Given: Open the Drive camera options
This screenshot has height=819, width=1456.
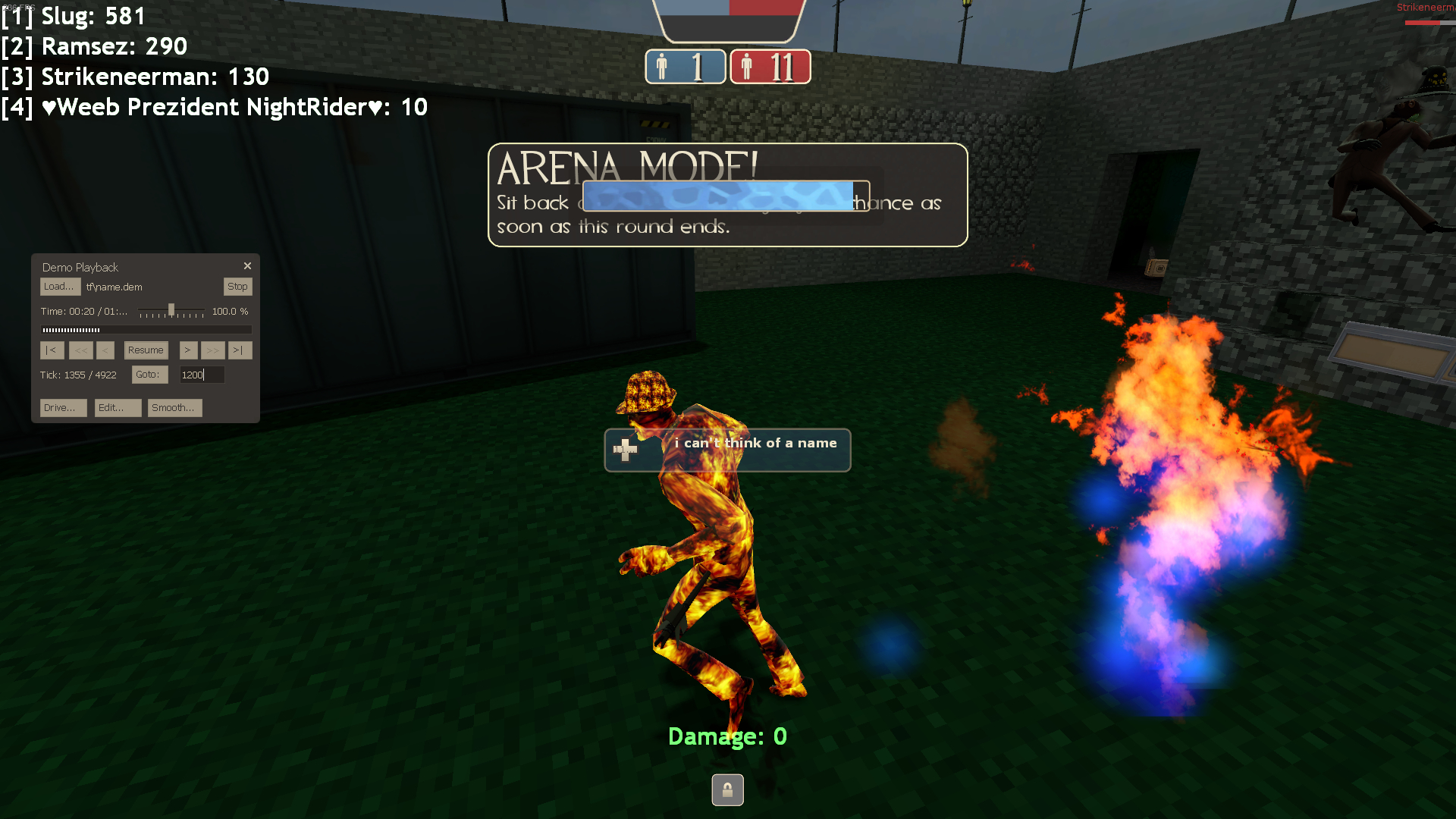Looking at the screenshot, I should tap(62, 408).
